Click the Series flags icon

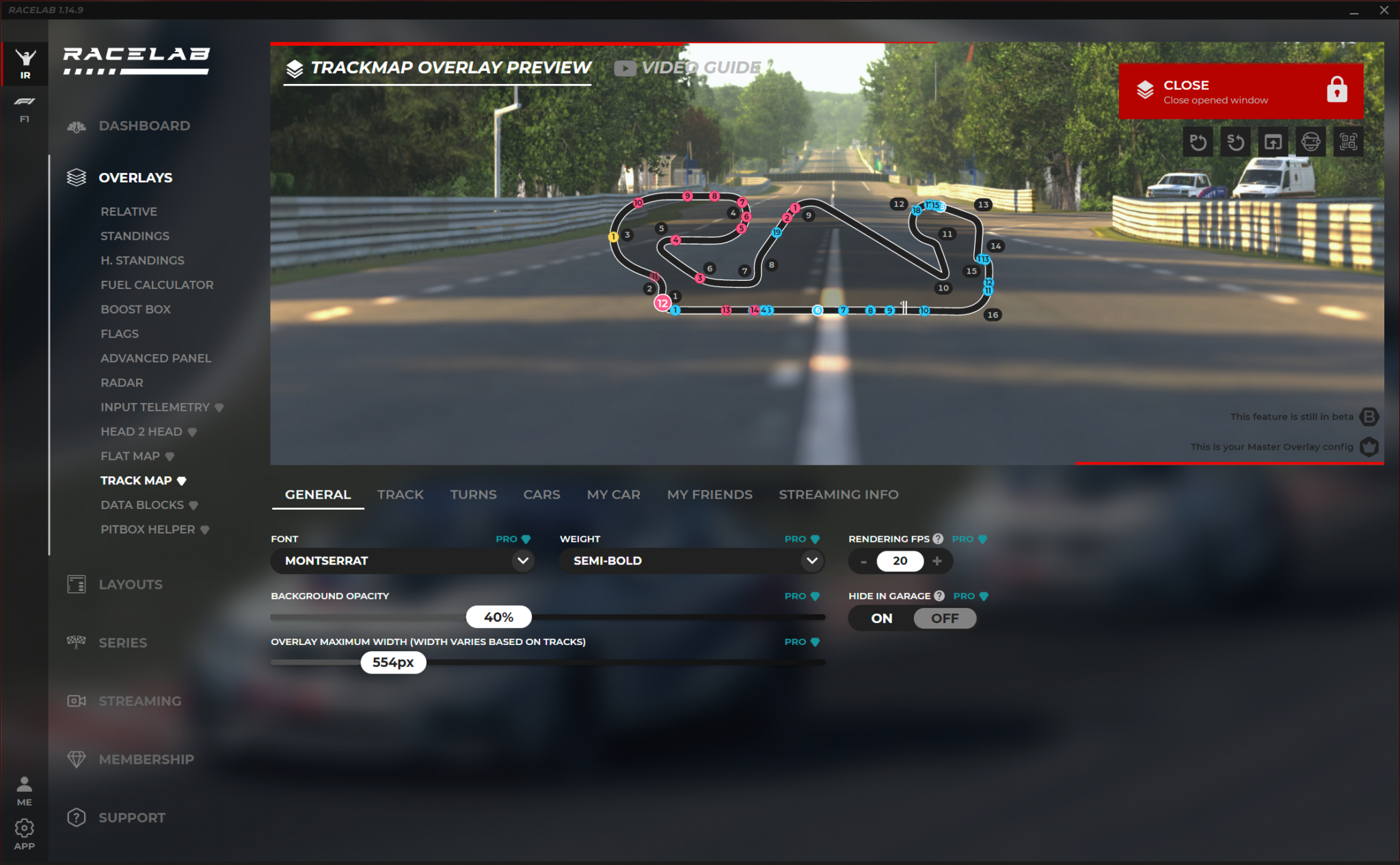point(76,642)
